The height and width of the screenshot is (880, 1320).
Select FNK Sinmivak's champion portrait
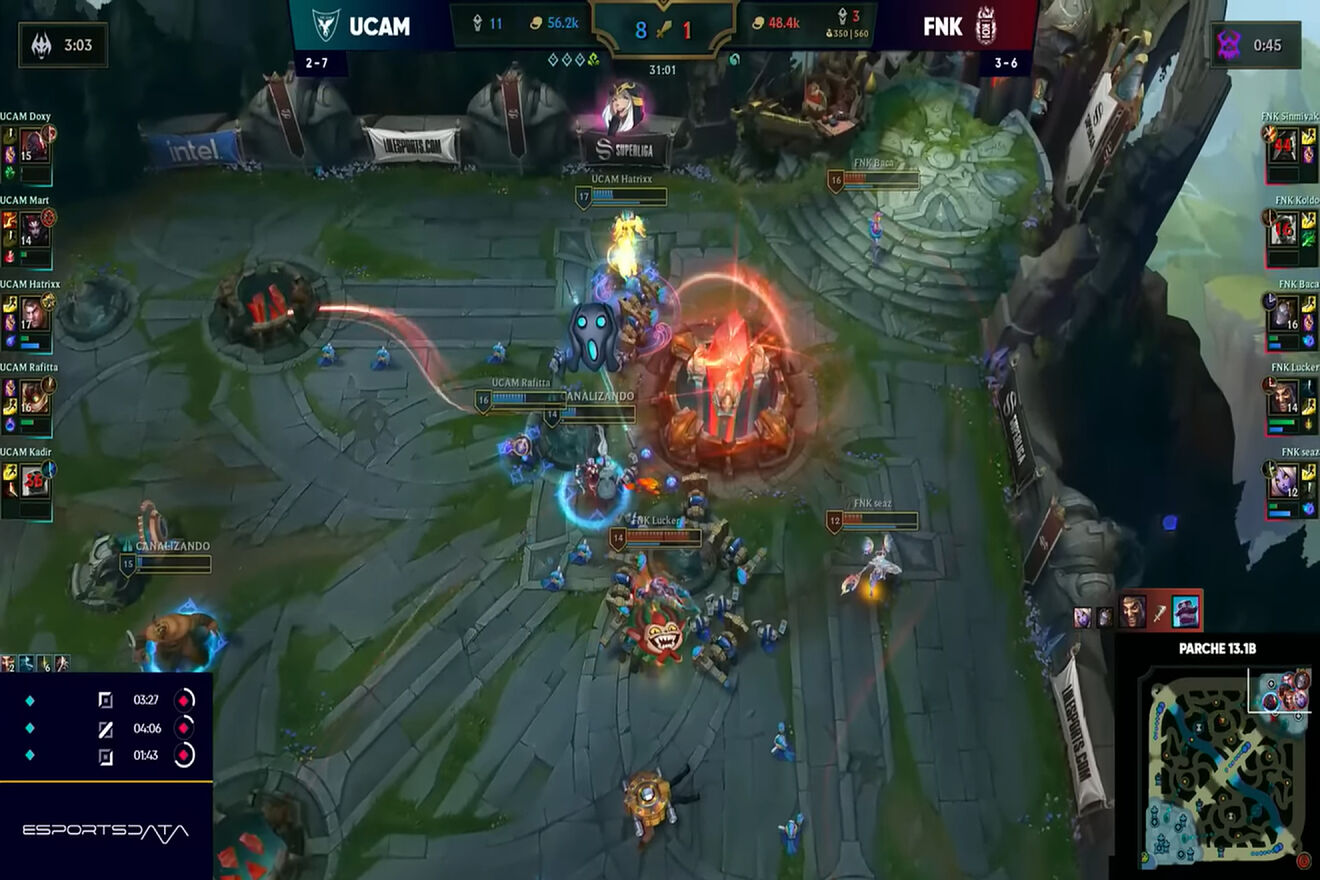[x=1284, y=147]
